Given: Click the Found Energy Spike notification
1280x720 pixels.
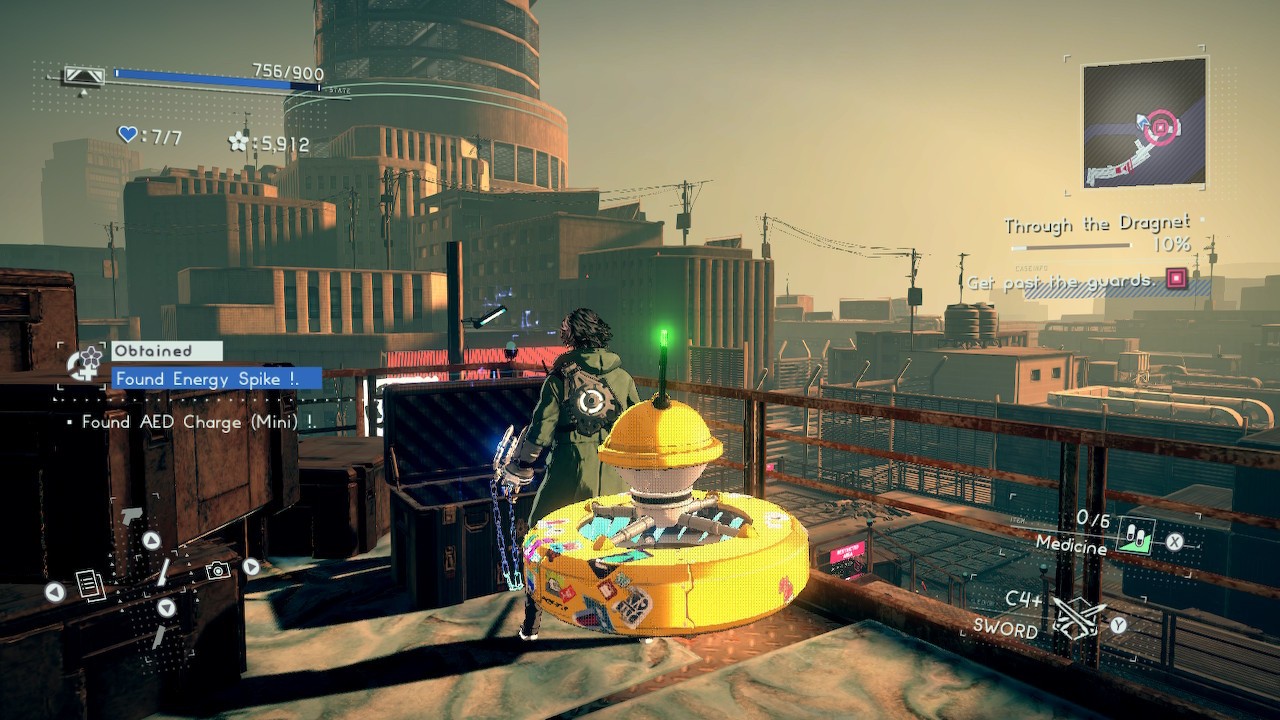Looking at the screenshot, I should pyautogui.click(x=216, y=379).
